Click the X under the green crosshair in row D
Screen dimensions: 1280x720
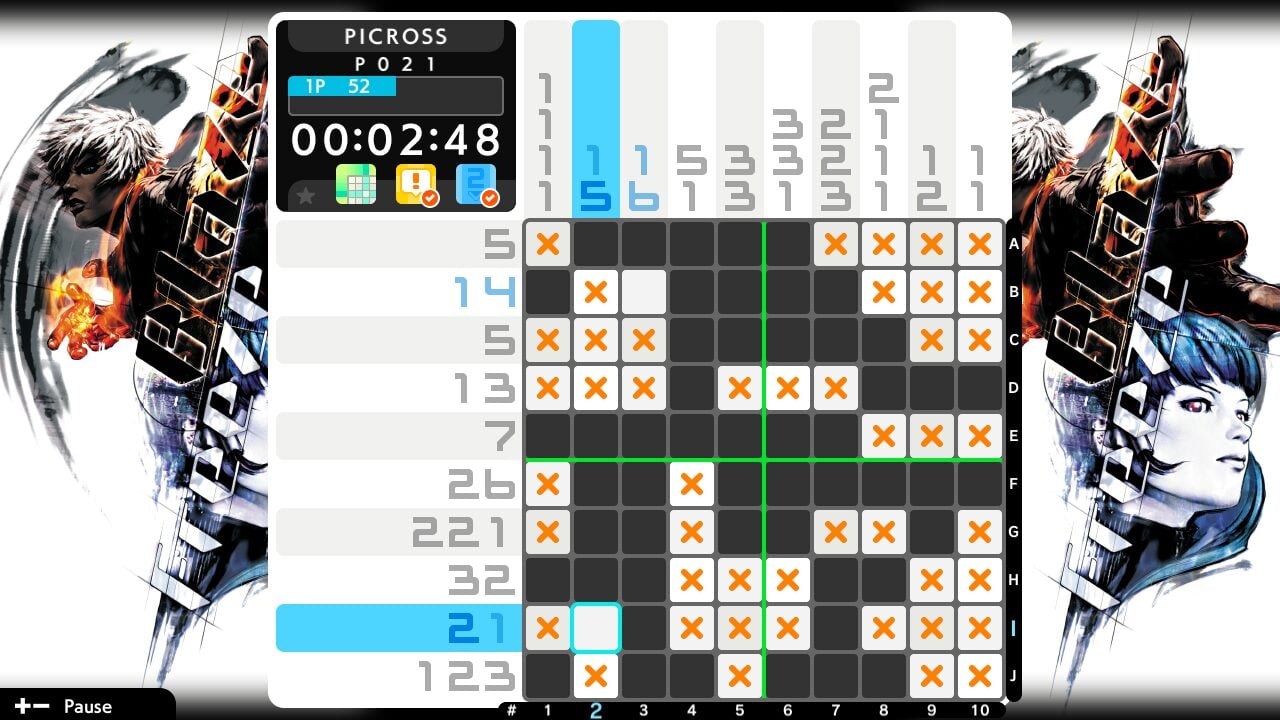[787, 388]
